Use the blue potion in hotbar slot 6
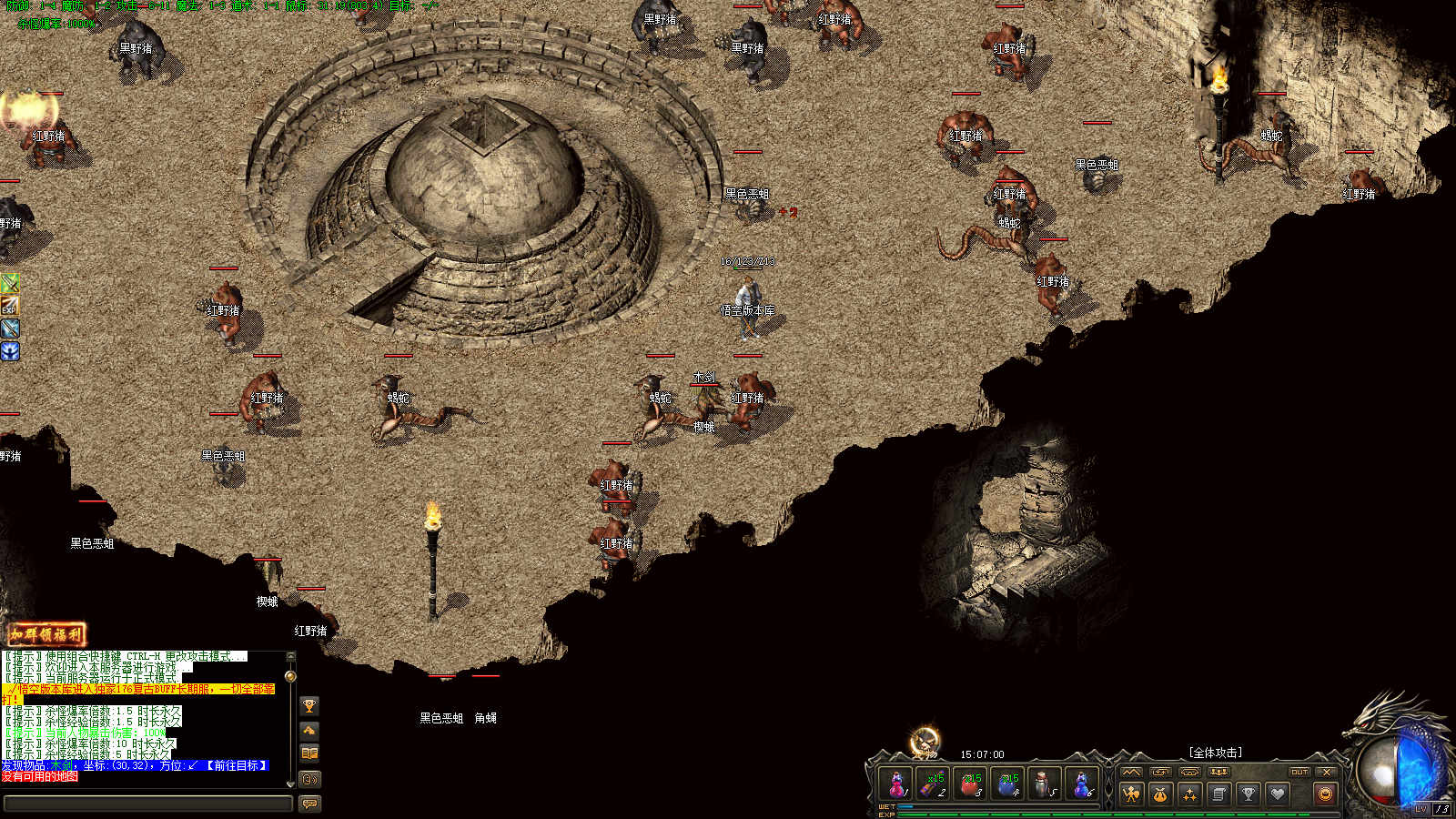Viewport: 1456px width, 819px height. point(1082,784)
